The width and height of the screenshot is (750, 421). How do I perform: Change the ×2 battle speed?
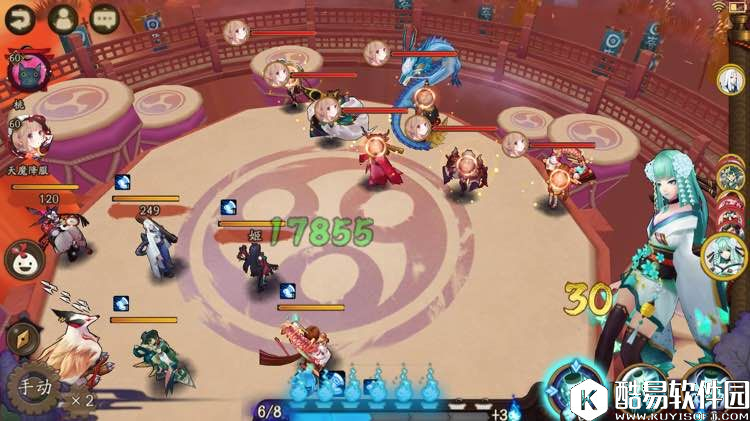(82, 400)
